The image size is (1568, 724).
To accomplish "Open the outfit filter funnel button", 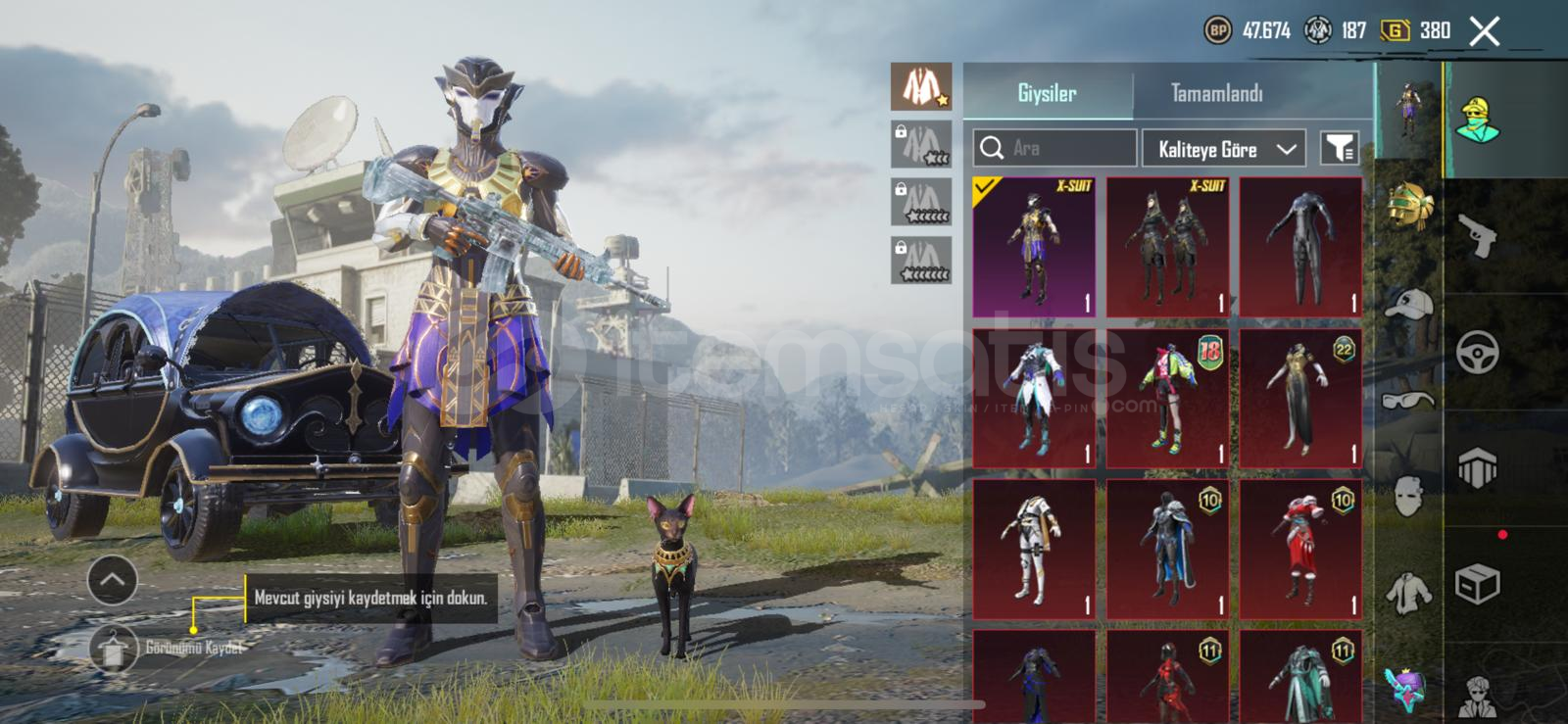I will click(1339, 149).
